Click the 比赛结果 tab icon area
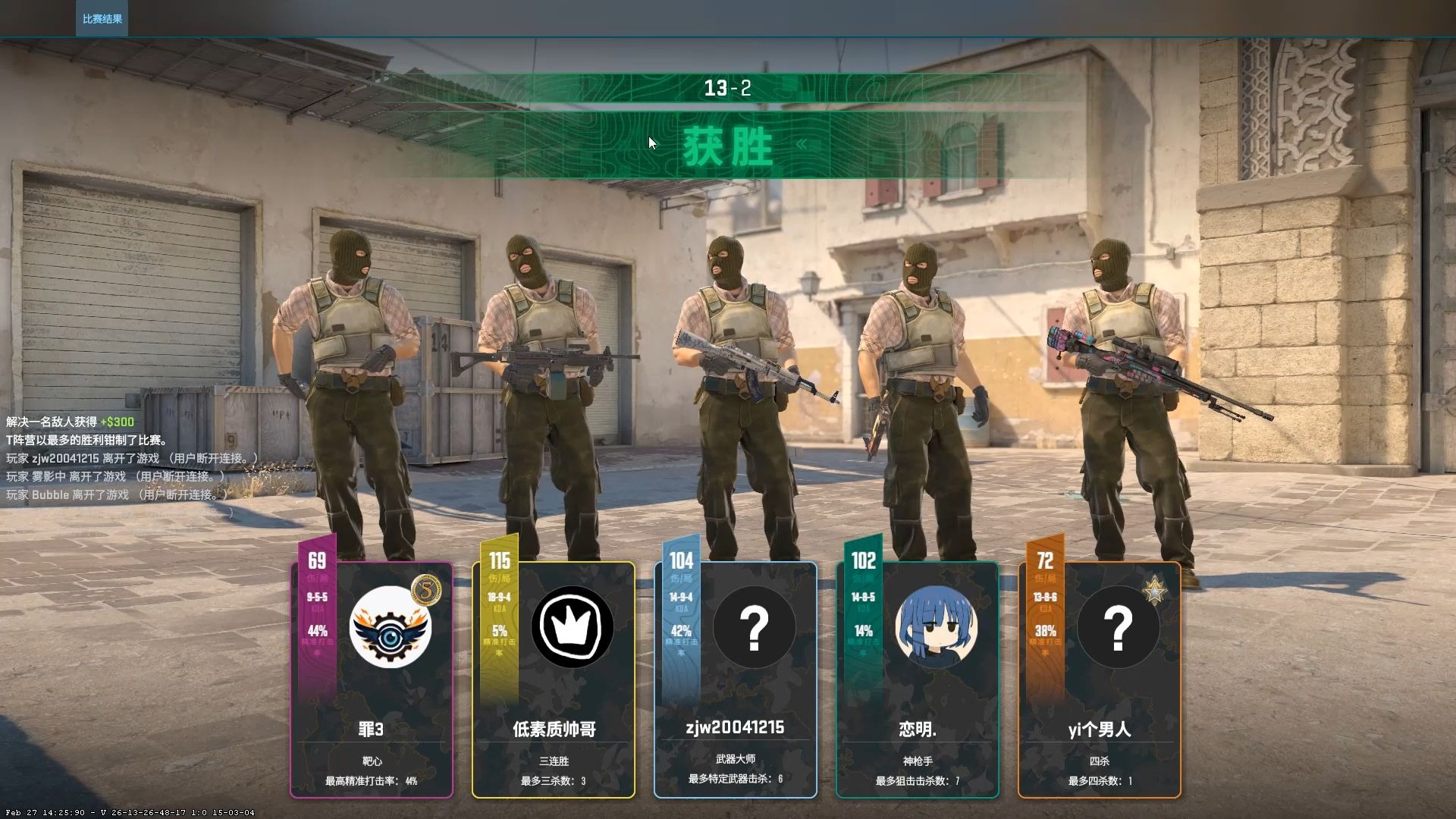 (x=102, y=19)
